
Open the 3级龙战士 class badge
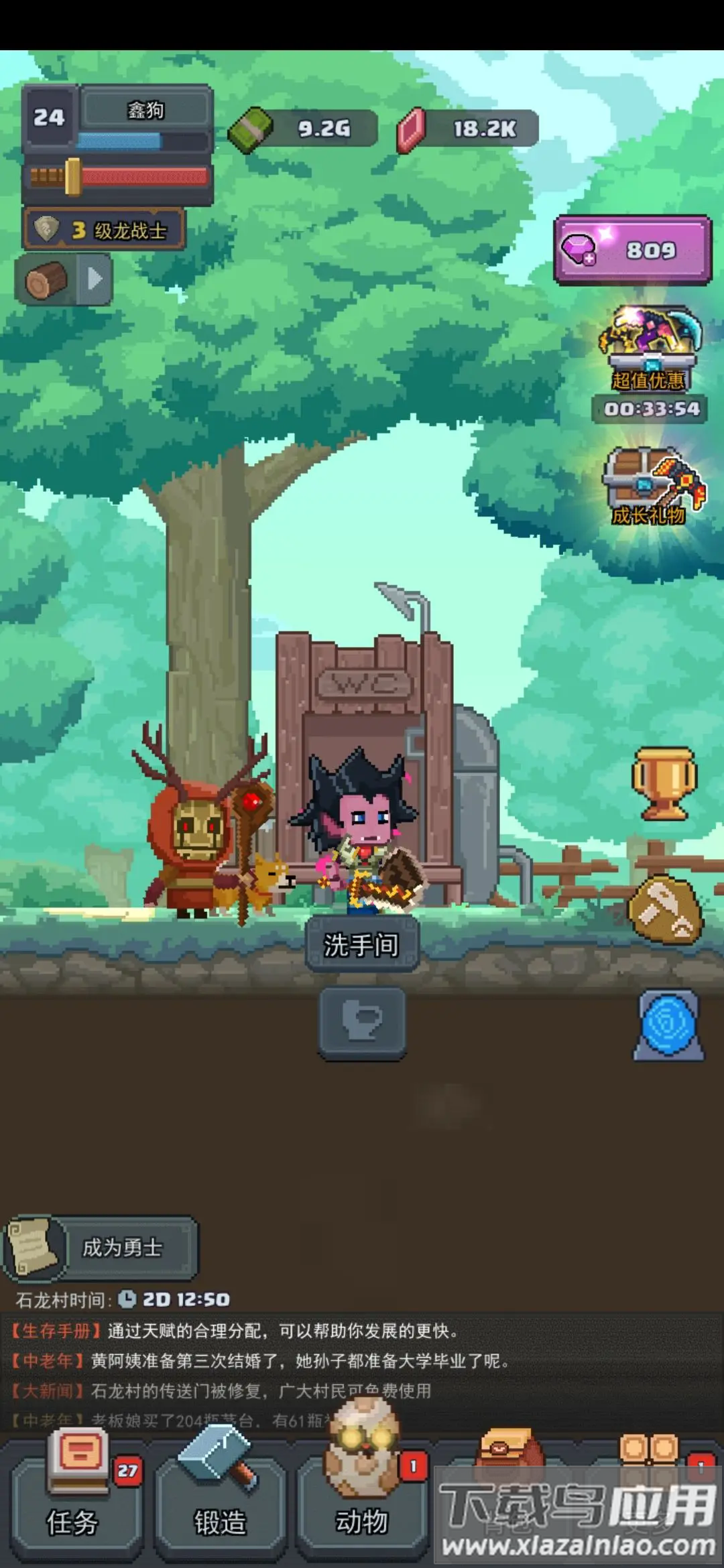click(x=105, y=230)
